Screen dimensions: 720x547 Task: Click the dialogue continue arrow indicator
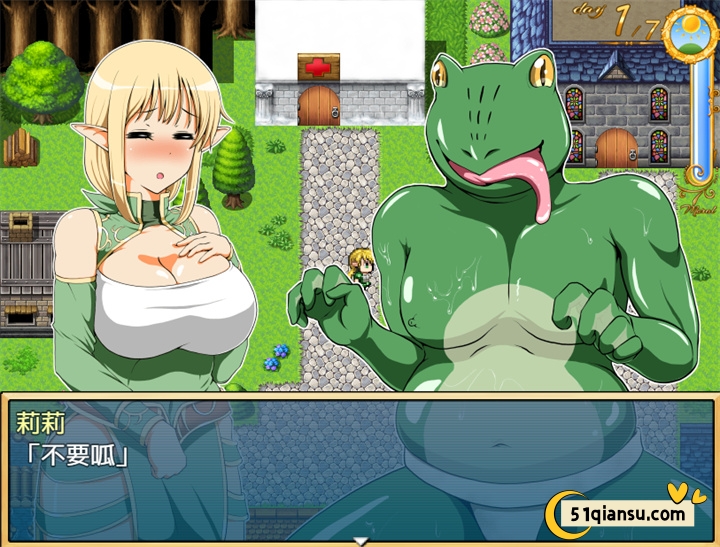(361, 541)
